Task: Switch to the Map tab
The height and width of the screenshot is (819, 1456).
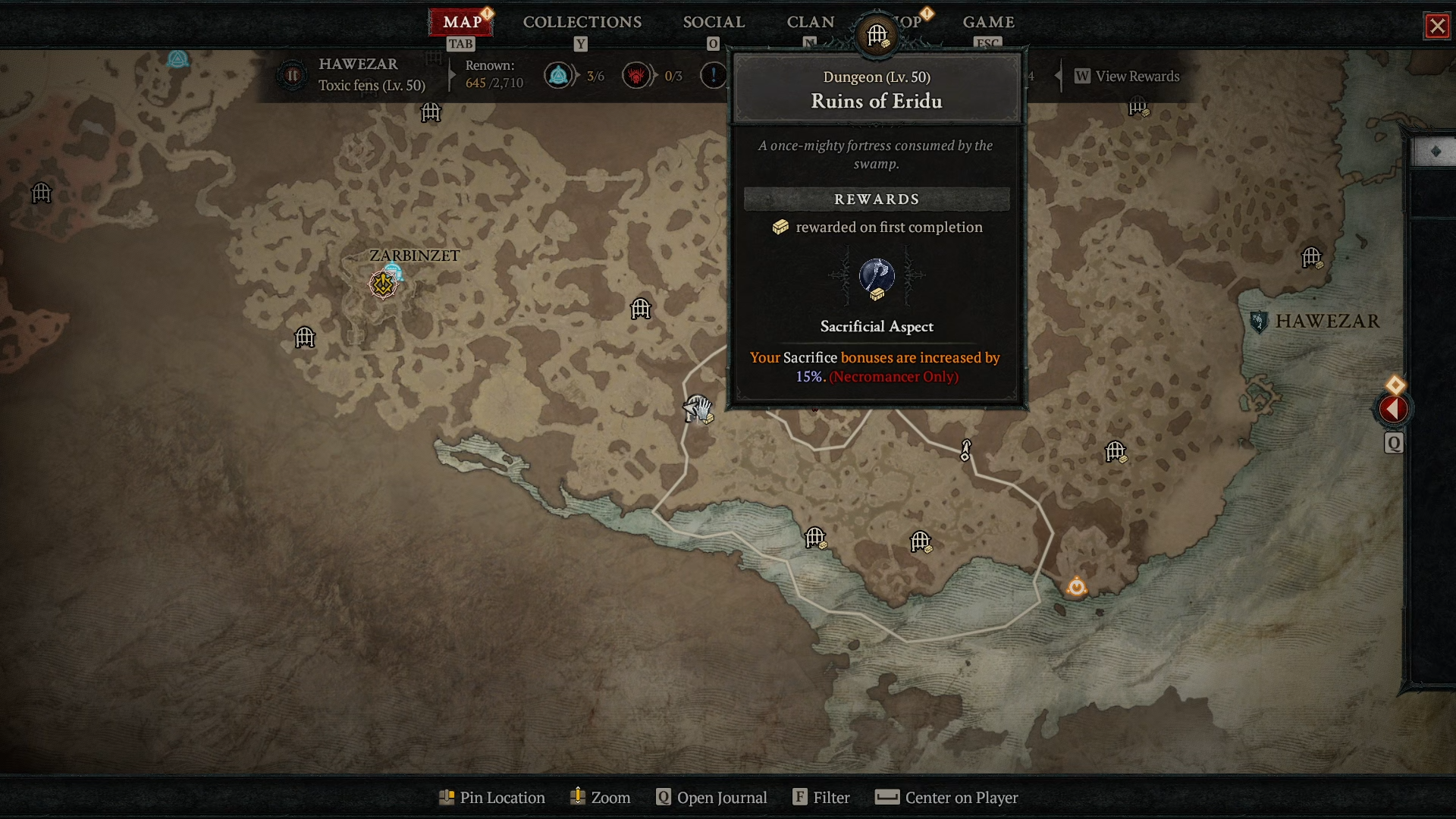Action: pos(462,22)
